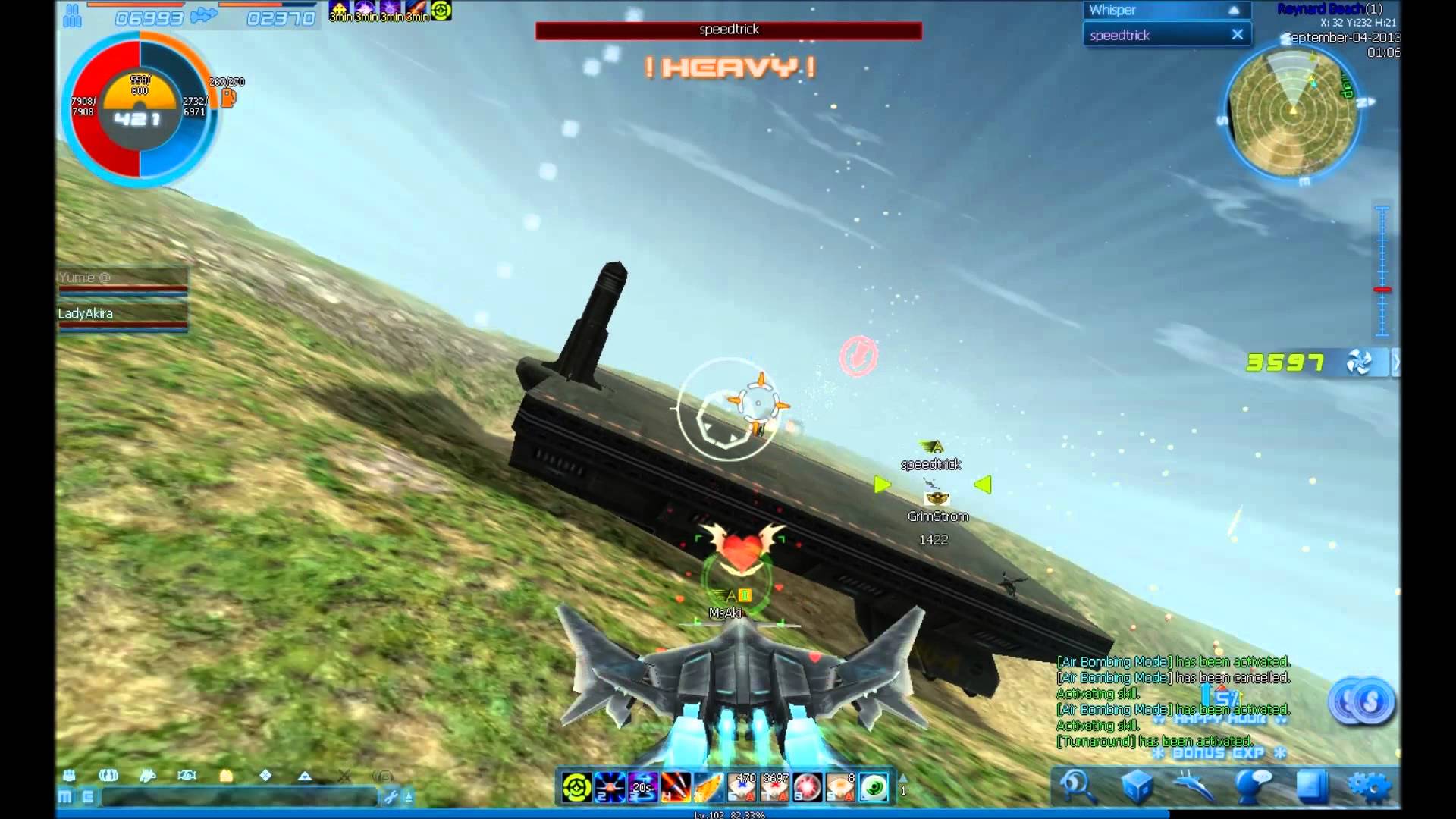Use the red missile barrage skill

(x=675, y=788)
